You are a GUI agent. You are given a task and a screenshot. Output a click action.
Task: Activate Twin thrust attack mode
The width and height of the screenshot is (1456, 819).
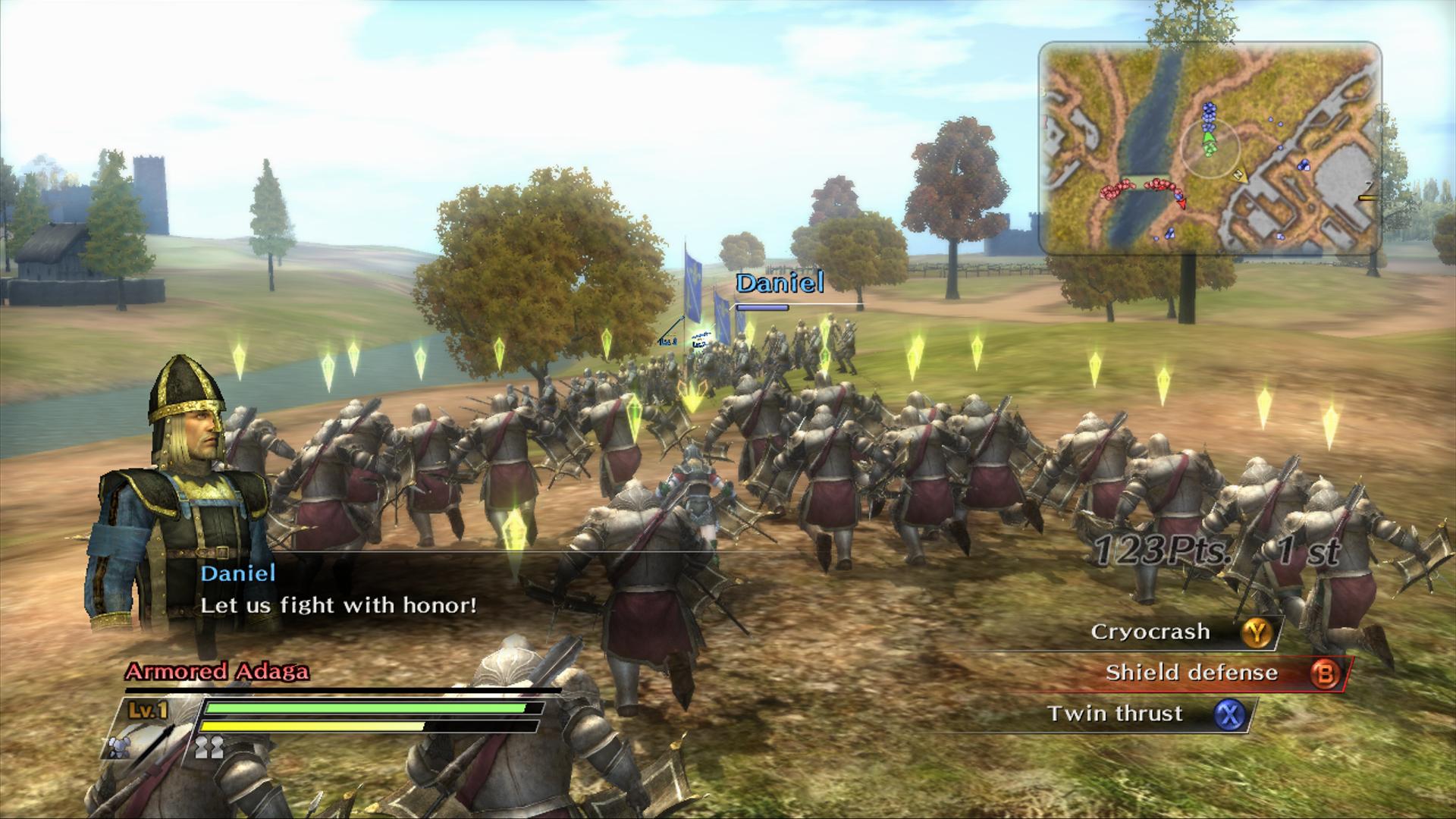pyautogui.click(x=1115, y=713)
